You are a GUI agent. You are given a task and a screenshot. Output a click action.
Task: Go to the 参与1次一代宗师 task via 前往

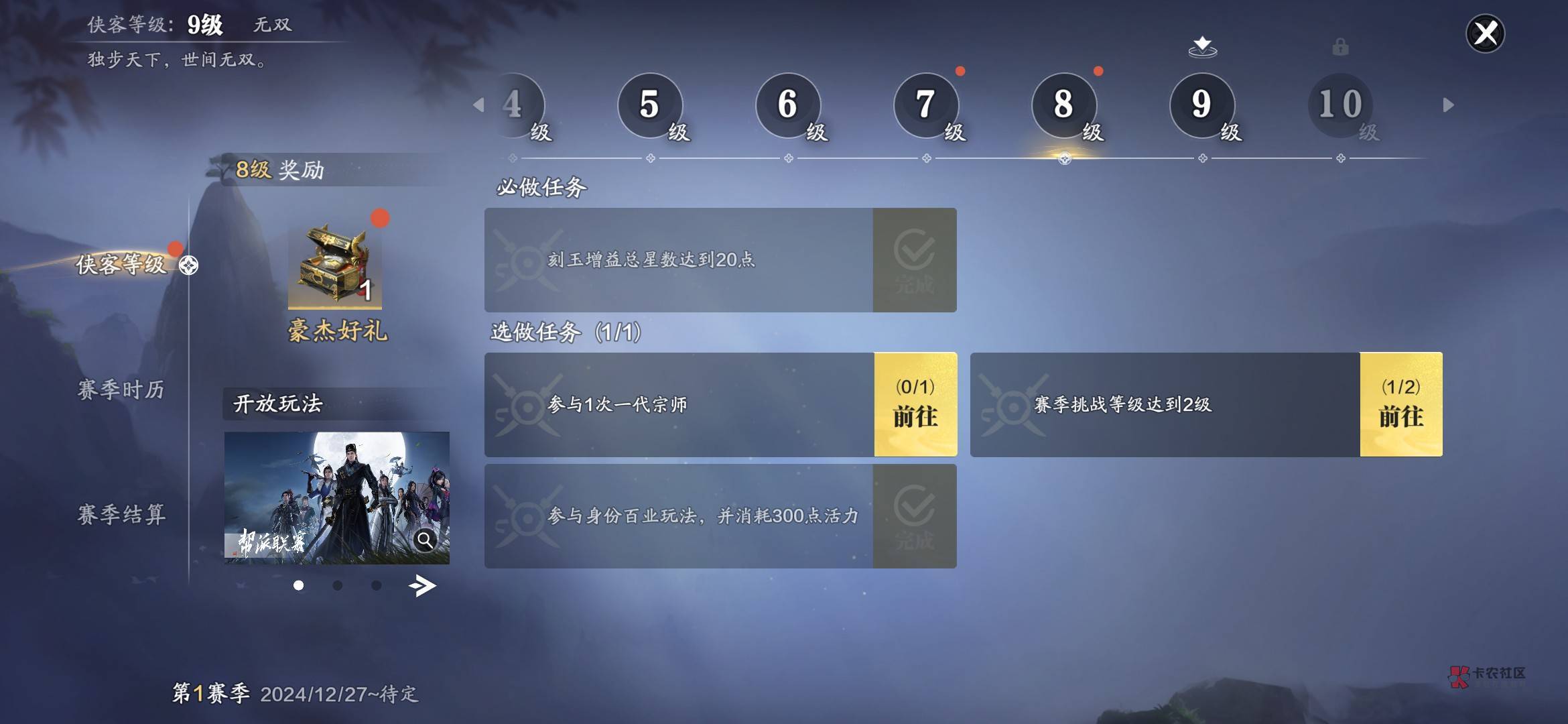coord(915,404)
